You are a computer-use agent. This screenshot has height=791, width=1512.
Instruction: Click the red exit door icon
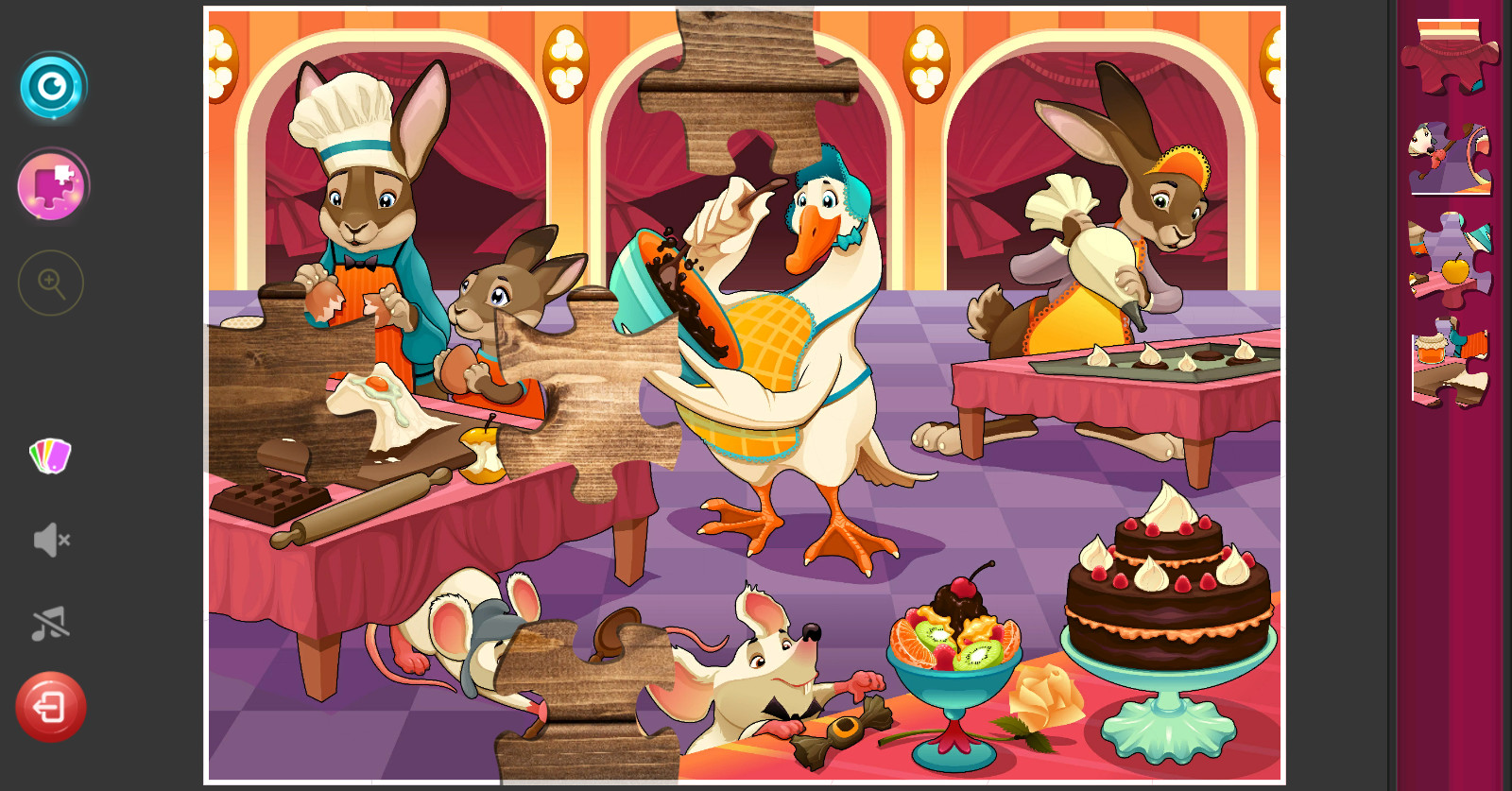[x=52, y=705]
